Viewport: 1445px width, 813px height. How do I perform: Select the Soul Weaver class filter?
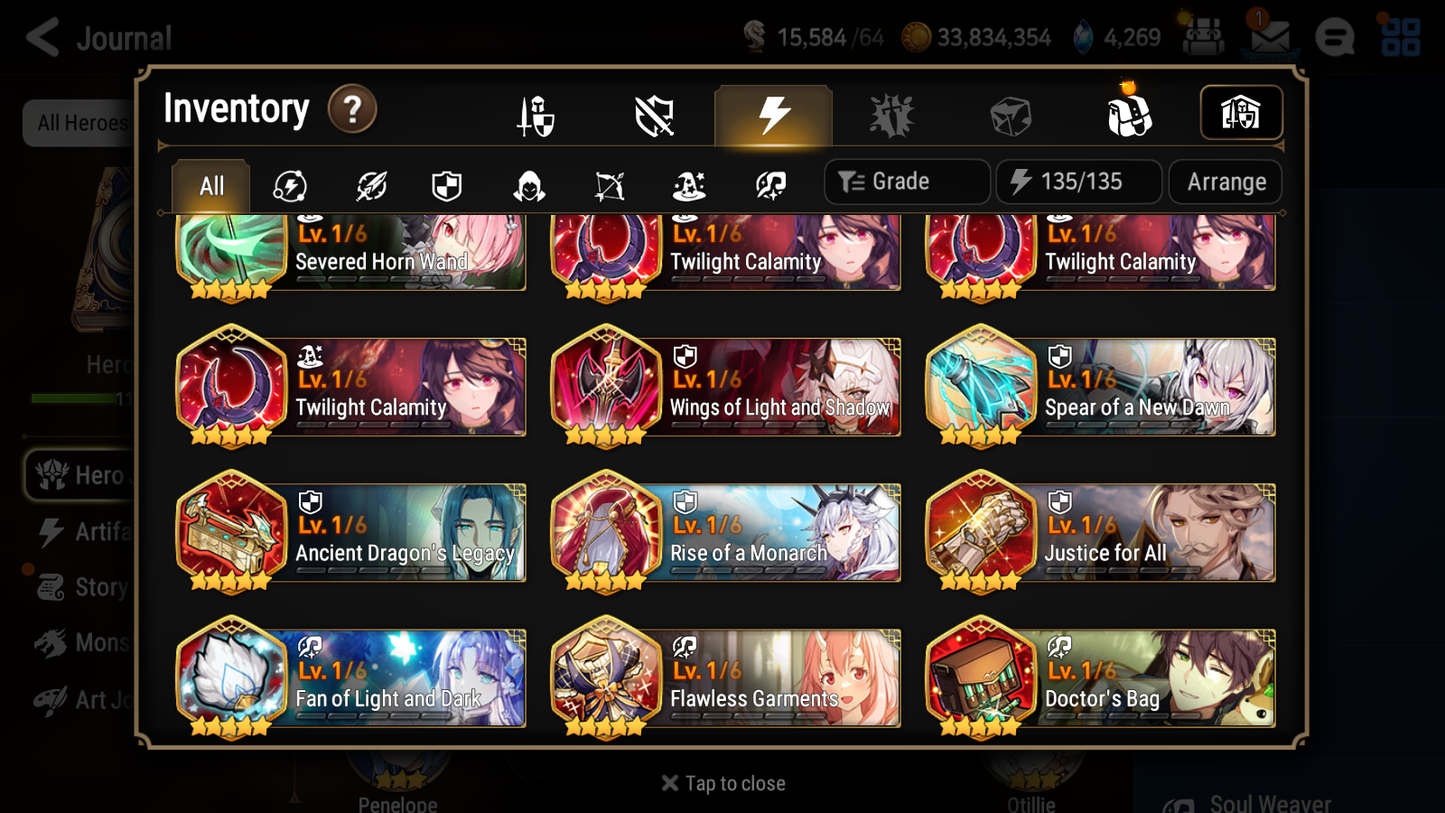coord(768,182)
